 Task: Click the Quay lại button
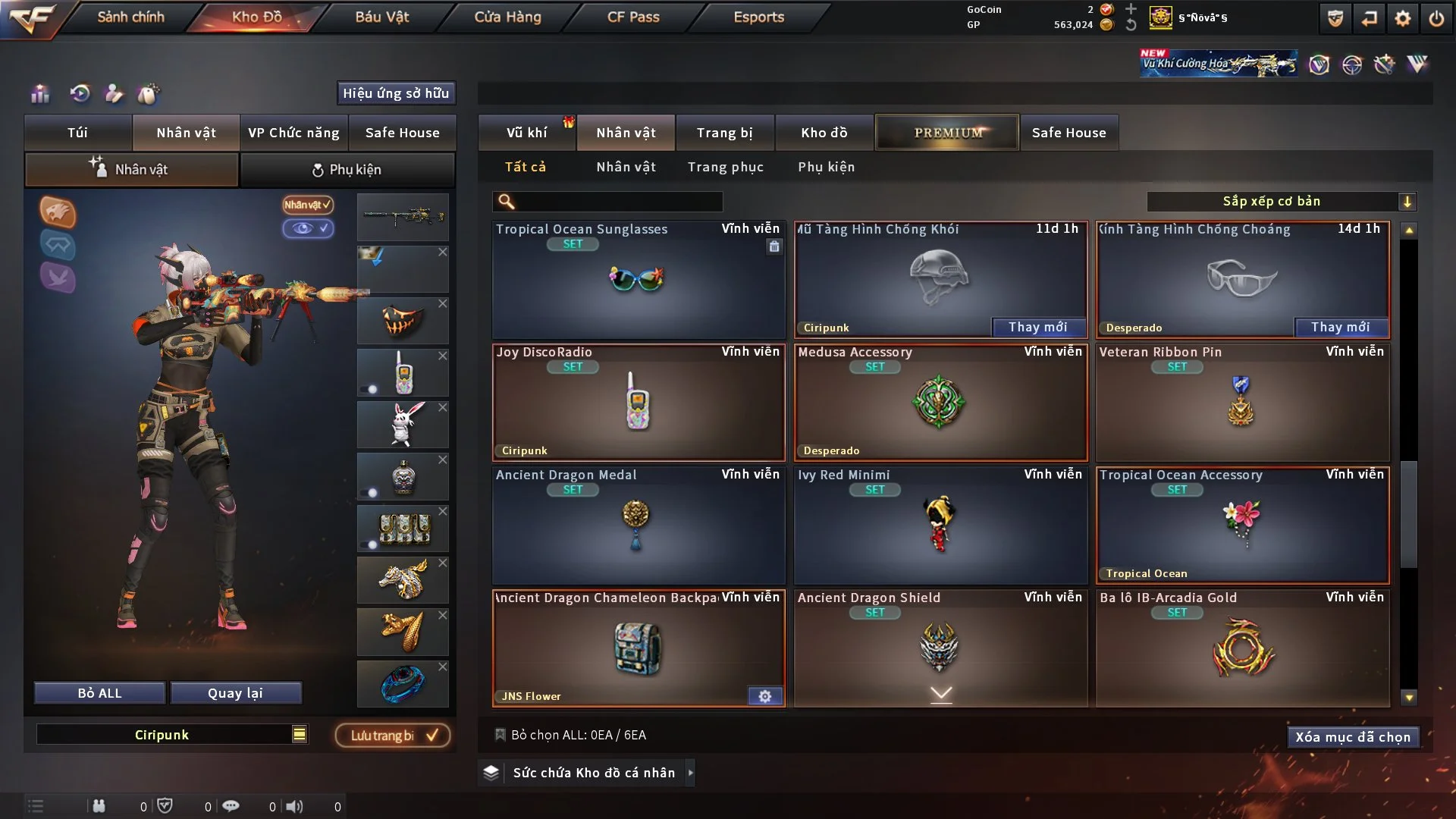point(235,693)
